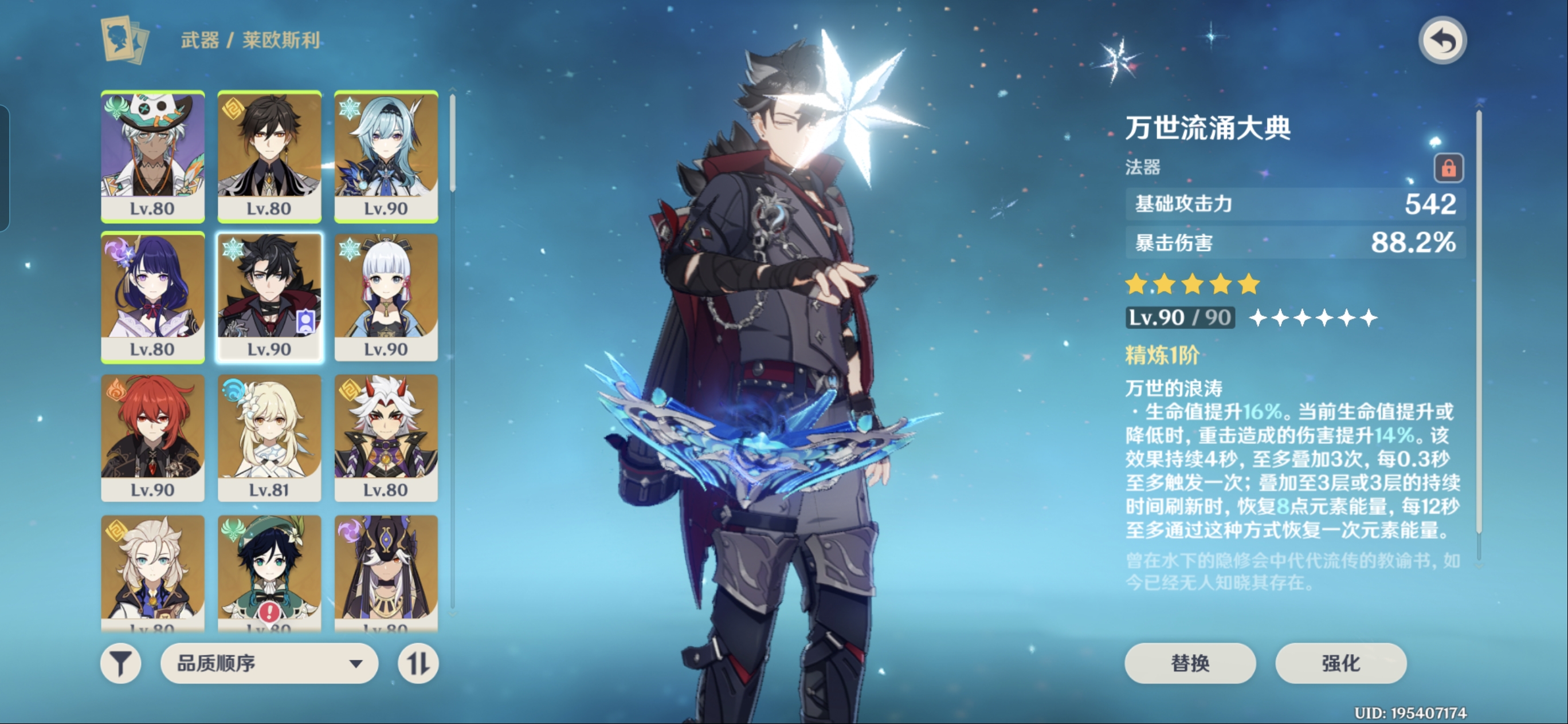Reverse the sort order with arrows button
The height and width of the screenshot is (724, 1568).
point(418,663)
